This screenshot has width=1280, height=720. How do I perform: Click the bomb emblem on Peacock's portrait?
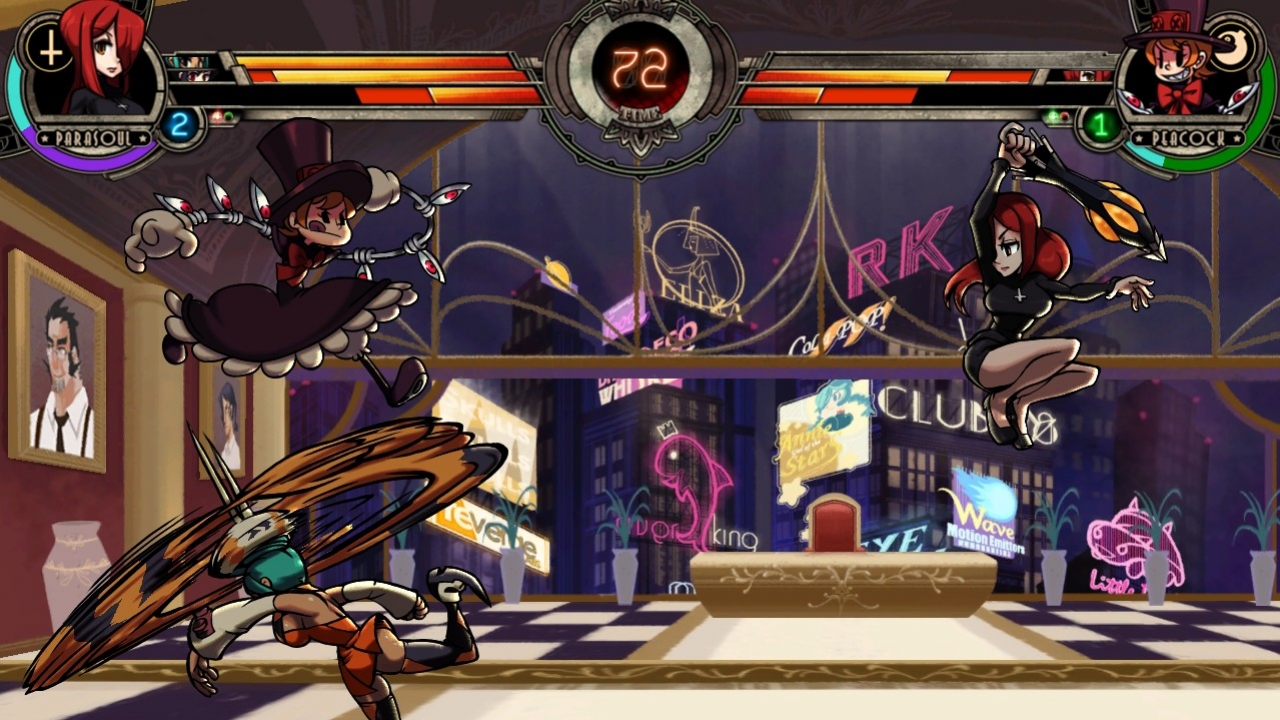pyautogui.click(x=1231, y=47)
